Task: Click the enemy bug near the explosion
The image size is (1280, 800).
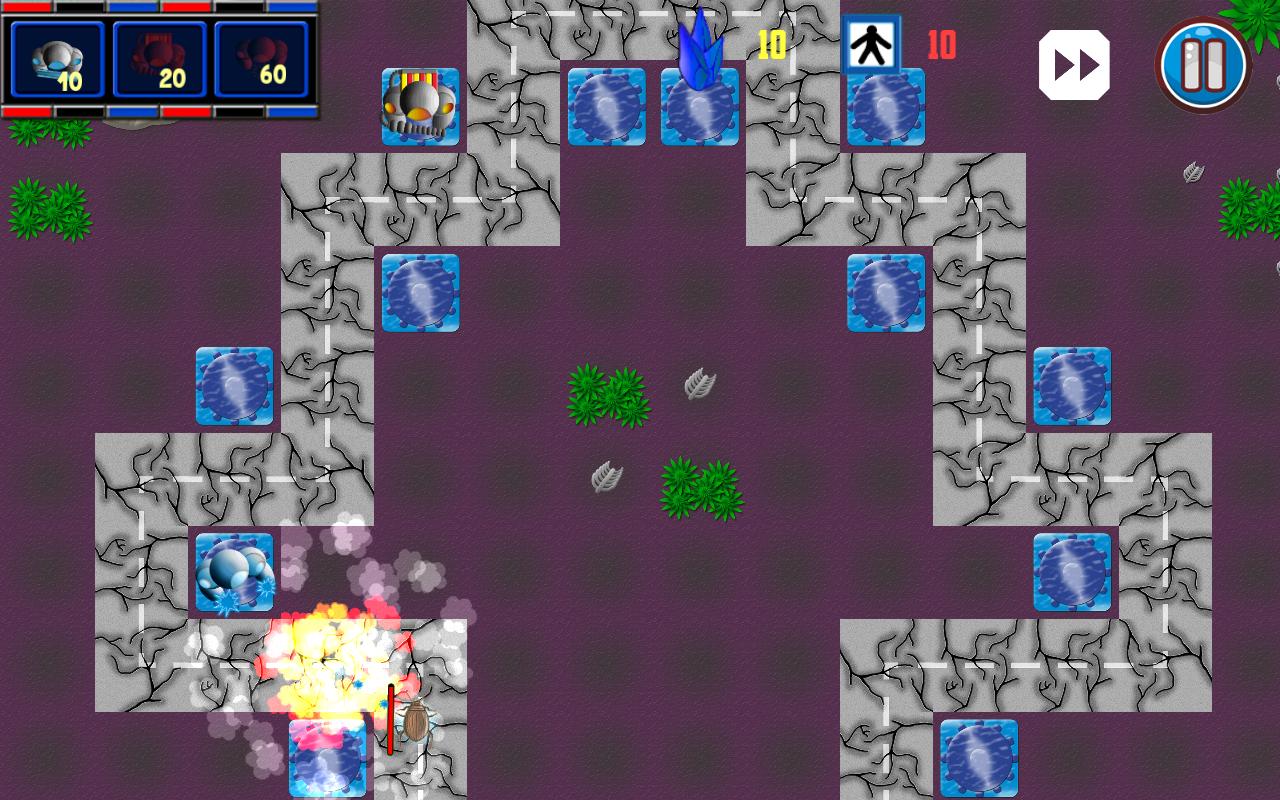Action: click(415, 722)
